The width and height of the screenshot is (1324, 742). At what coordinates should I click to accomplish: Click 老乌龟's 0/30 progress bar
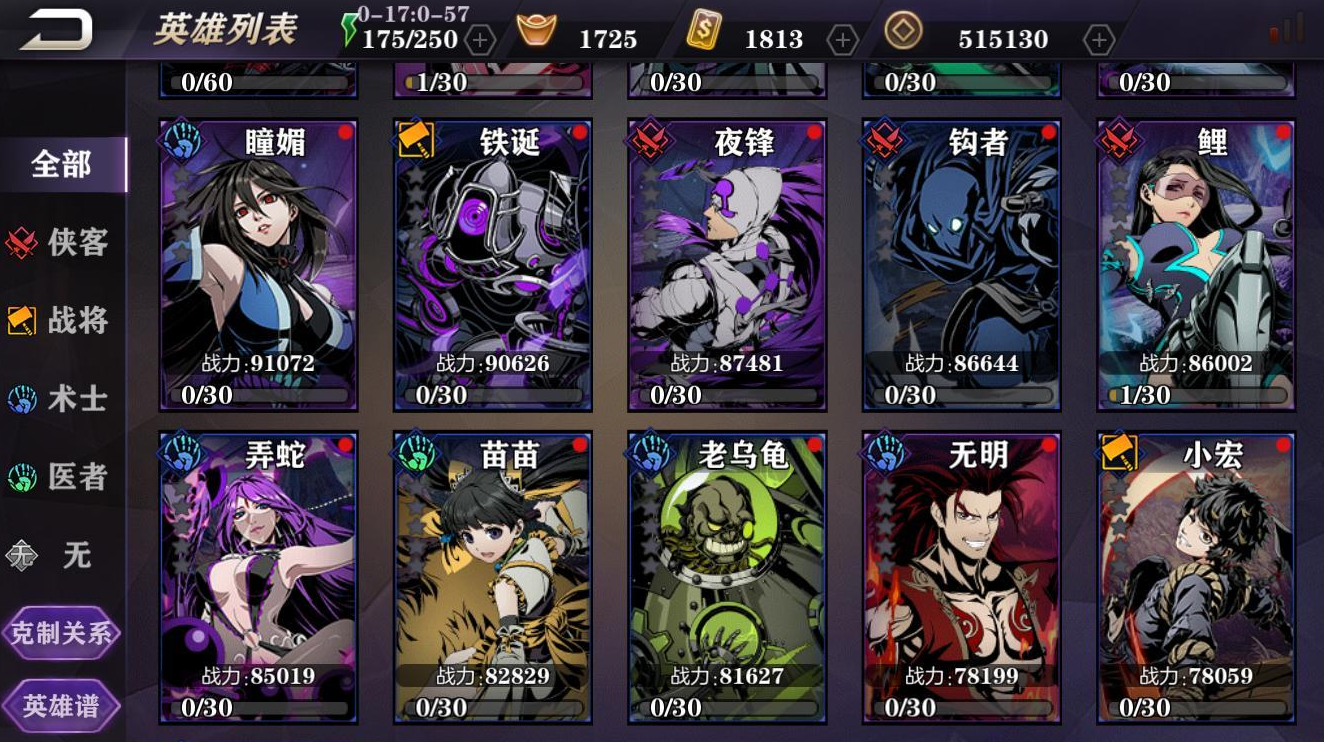point(725,708)
